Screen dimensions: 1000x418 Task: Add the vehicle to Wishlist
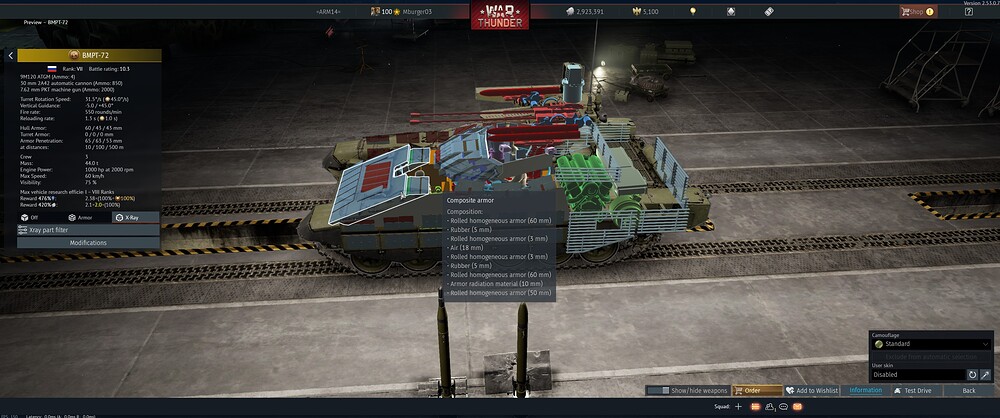tap(811, 390)
